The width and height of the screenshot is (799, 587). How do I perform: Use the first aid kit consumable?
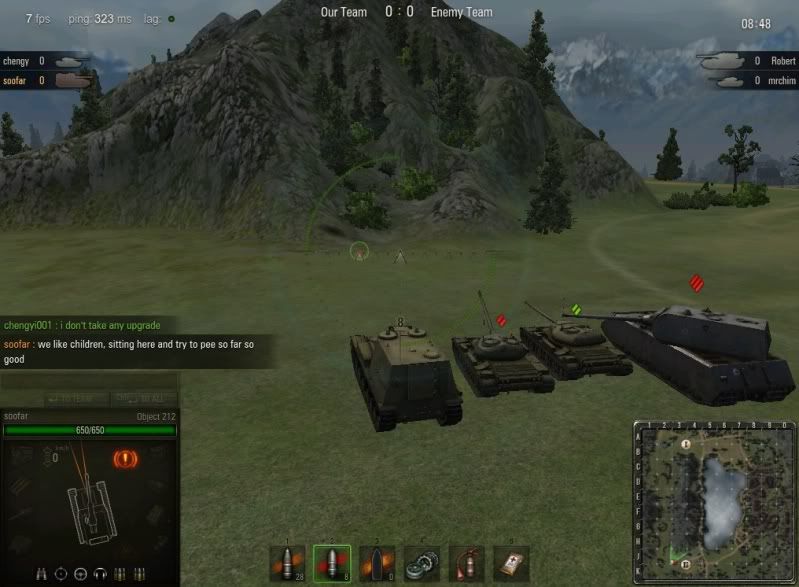(x=511, y=563)
